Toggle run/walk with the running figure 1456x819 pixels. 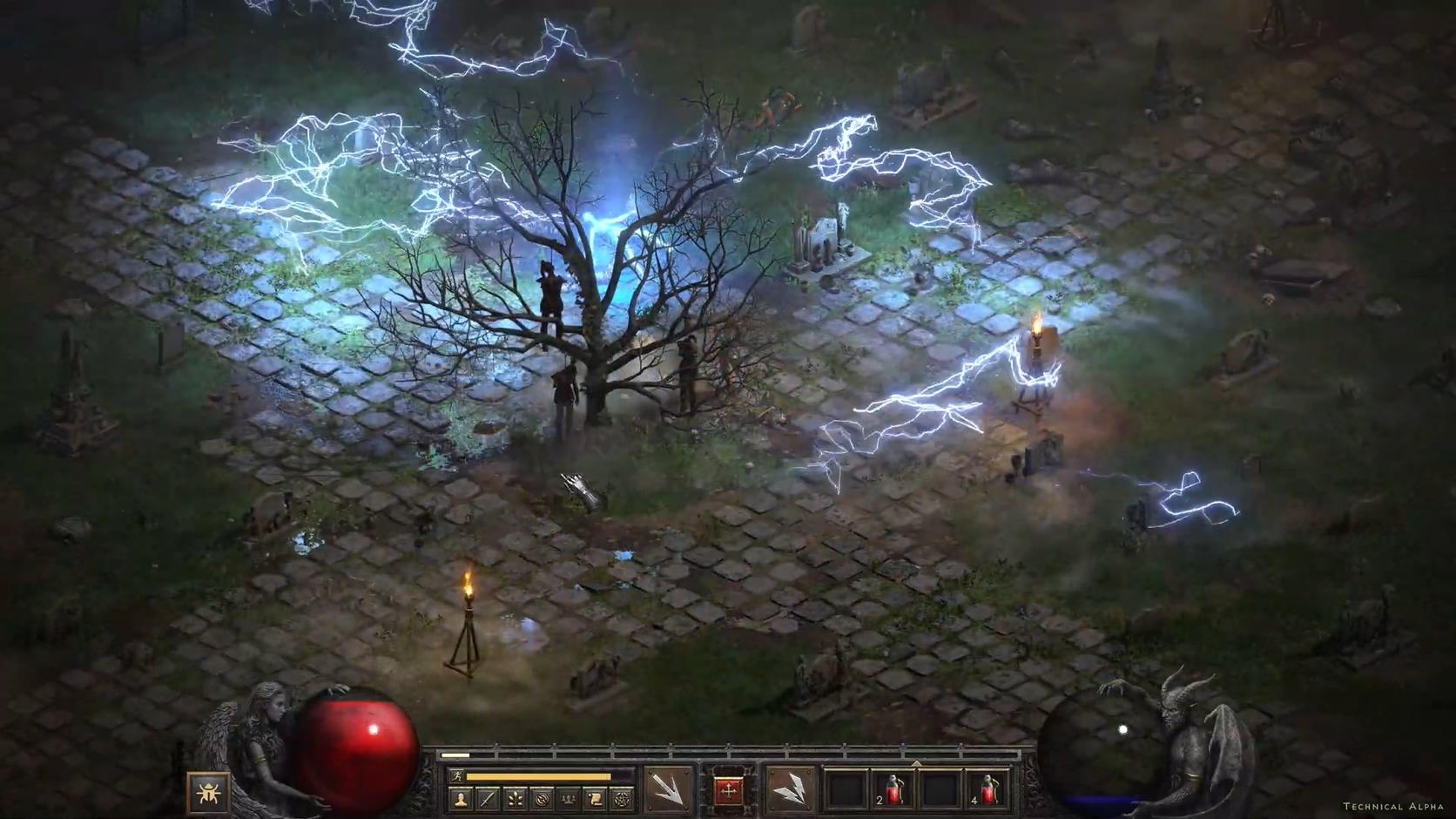(457, 775)
